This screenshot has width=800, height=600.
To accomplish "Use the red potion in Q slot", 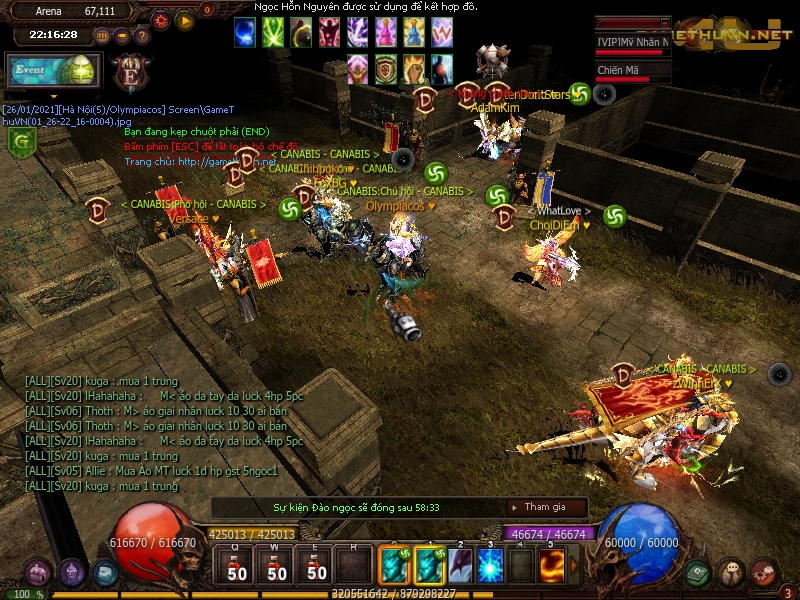I will [x=237, y=566].
